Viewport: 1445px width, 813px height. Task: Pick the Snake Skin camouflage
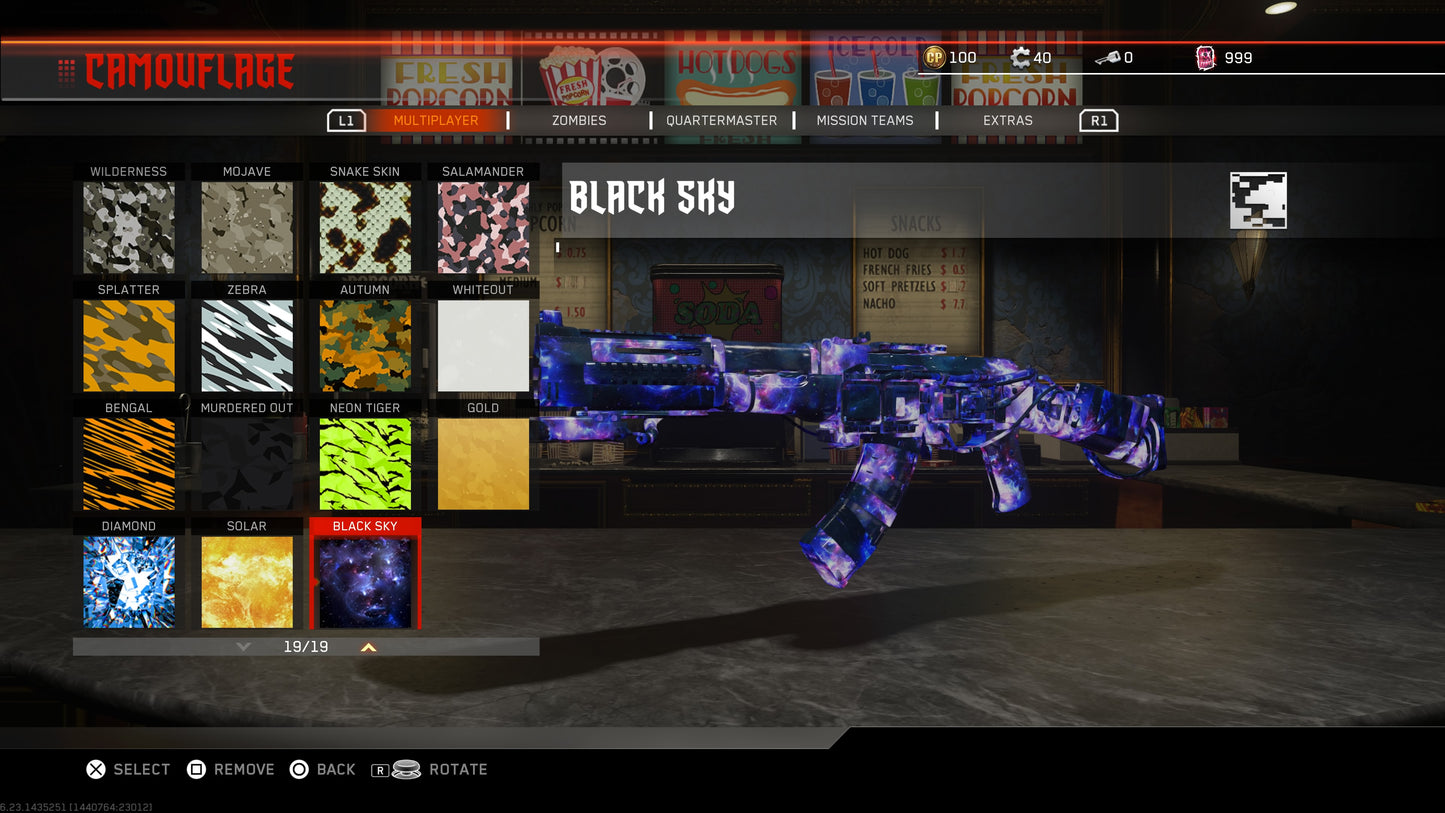[365, 227]
